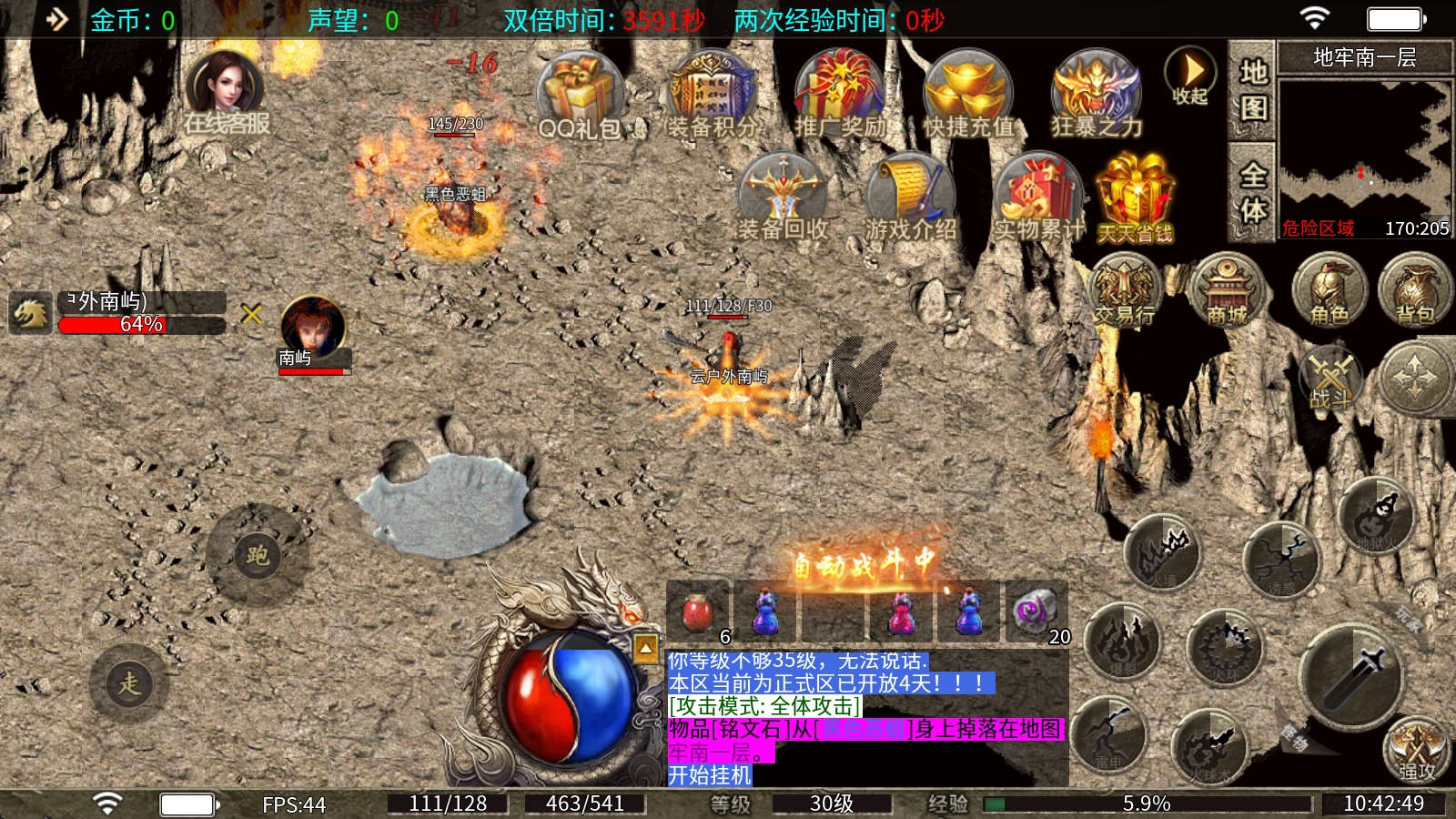
Task: Select the 全体 attack mode tab
Action: [1253, 191]
